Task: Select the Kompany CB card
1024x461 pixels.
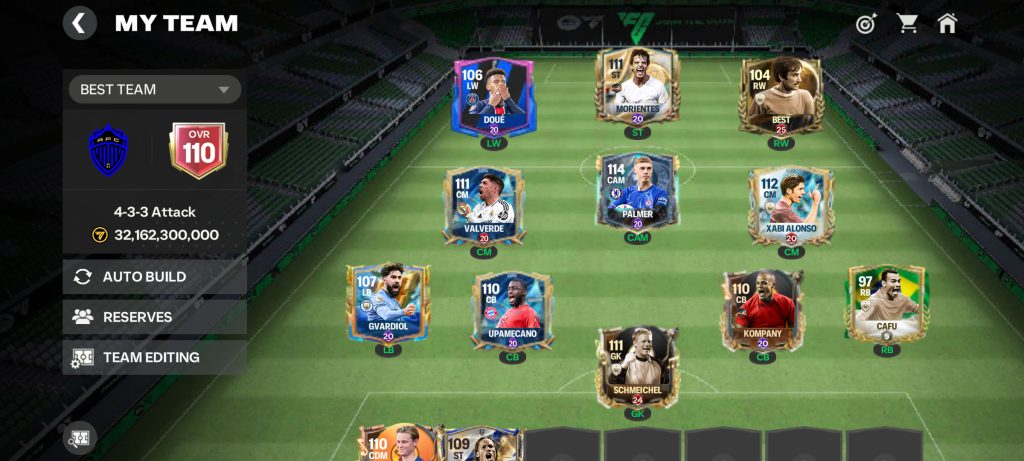Action: pos(763,310)
